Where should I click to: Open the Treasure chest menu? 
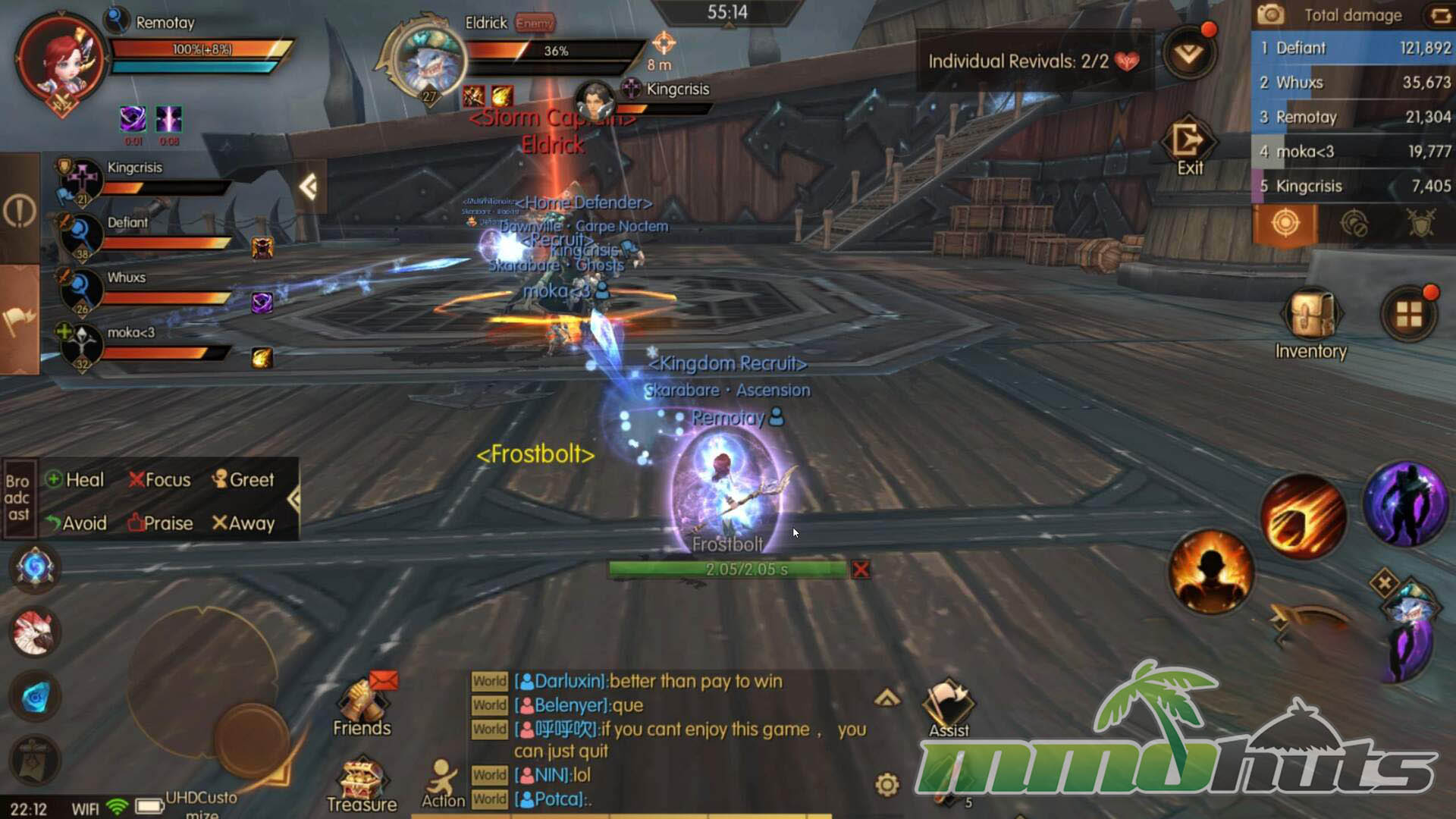[362, 785]
